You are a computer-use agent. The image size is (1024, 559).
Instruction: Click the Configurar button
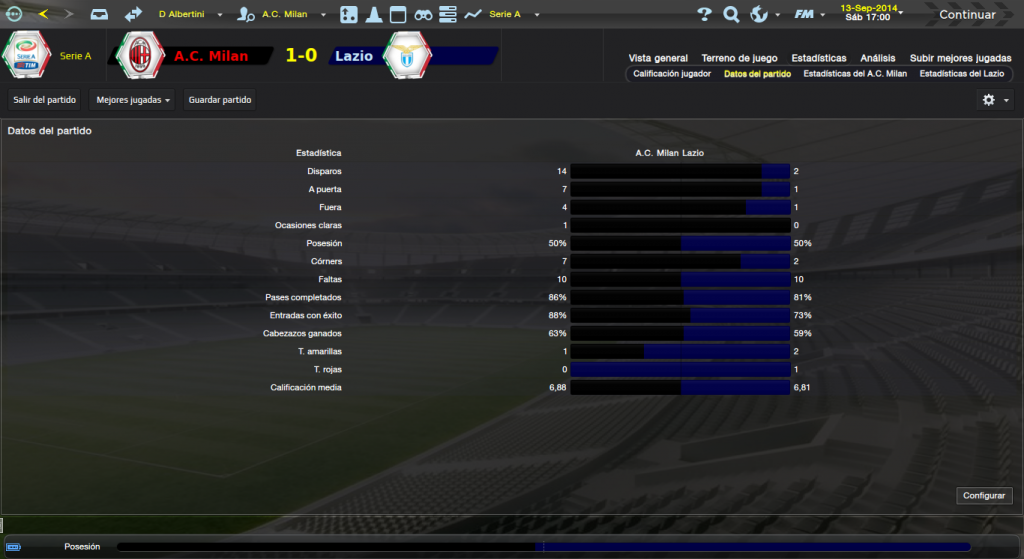tap(985, 496)
